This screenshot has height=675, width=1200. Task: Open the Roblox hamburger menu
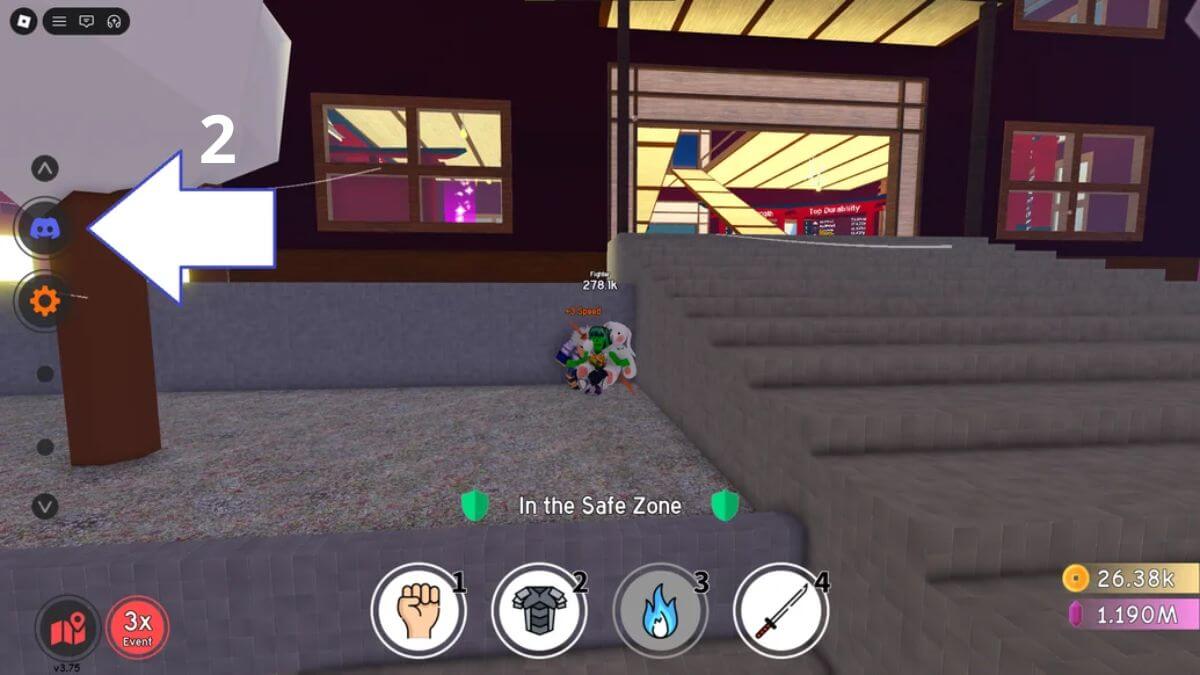point(60,21)
